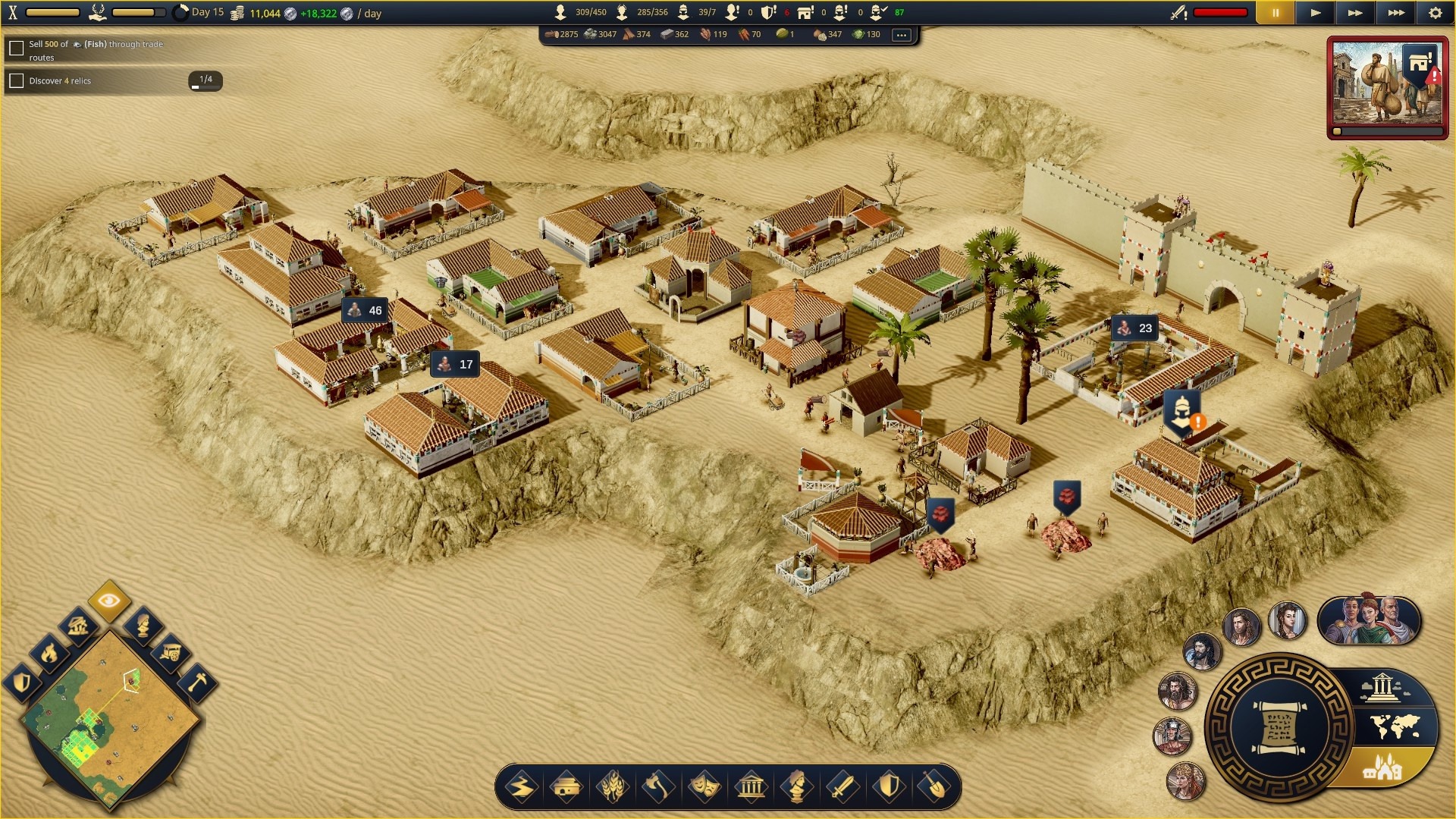
Task: Open settings with the gear icon
Action: click(x=1435, y=13)
